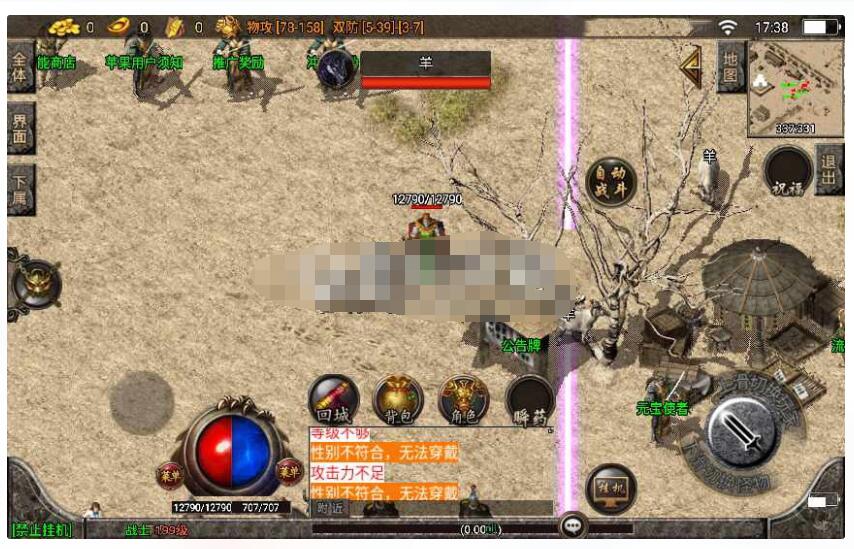Use the 祝福 blessing button
The height and width of the screenshot is (549, 854).
pyautogui.click(x=787, y=172)
